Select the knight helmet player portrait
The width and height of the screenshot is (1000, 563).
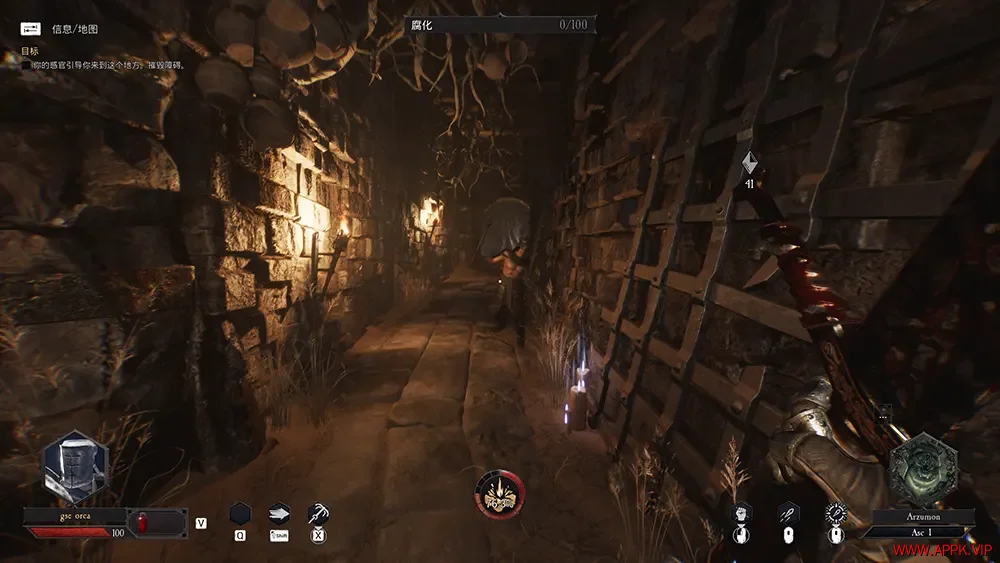pyautogui.click(x=75, y=468)
